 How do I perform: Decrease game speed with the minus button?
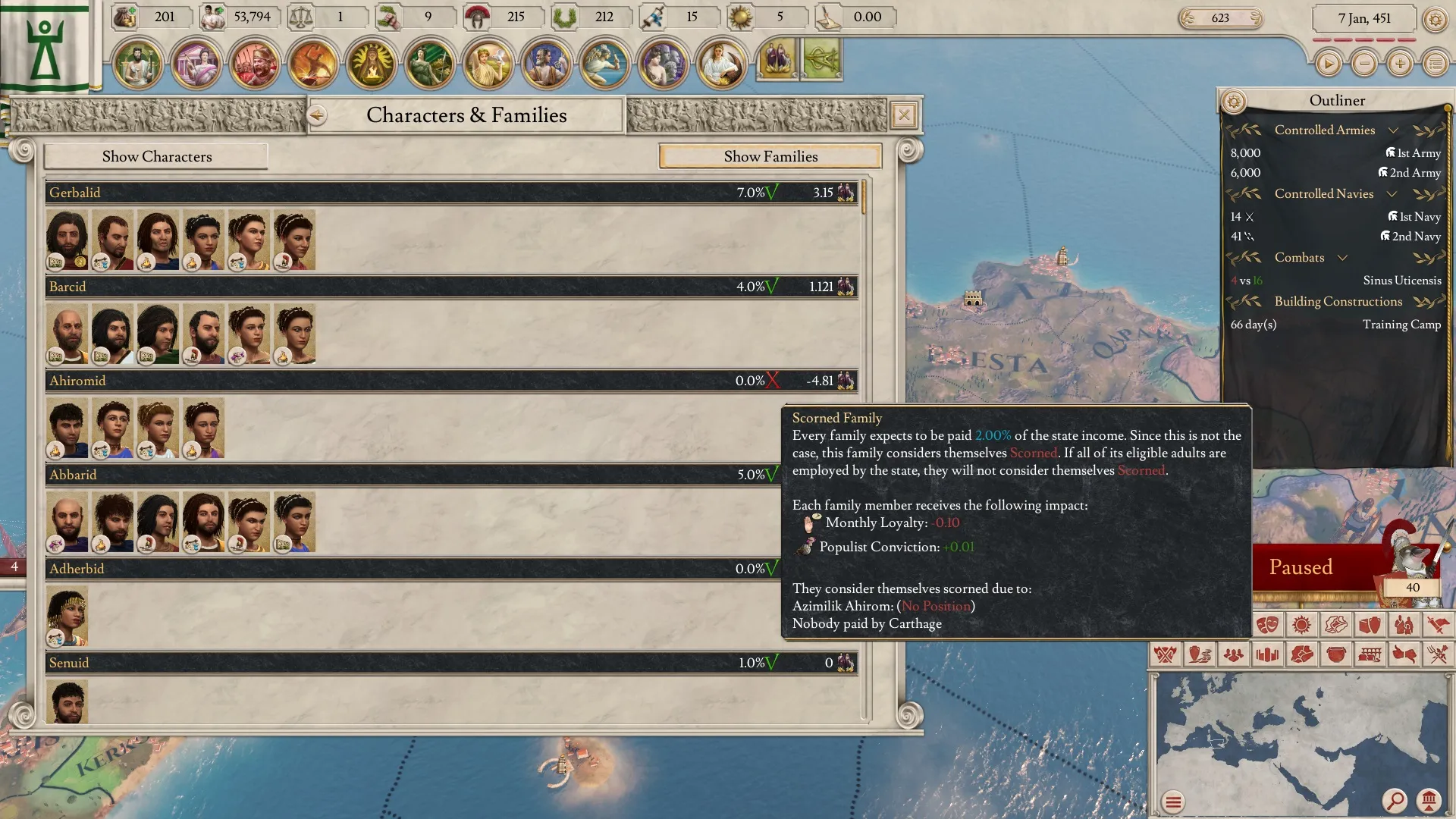[1364, 64]
